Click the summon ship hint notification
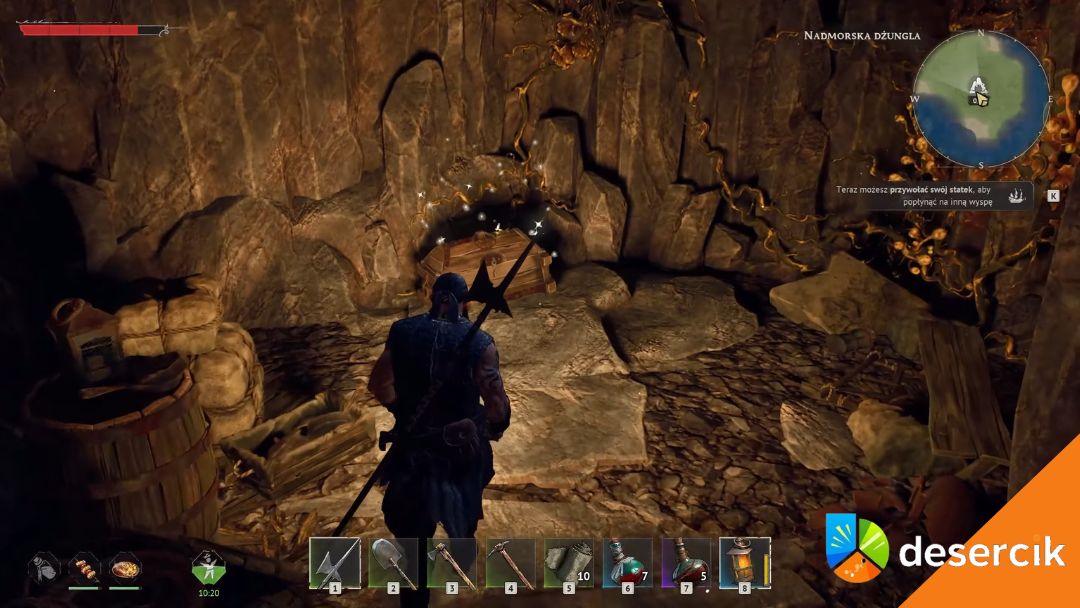Image resolution: width=1080 pixels, height=608 pixels. [934, 194]
